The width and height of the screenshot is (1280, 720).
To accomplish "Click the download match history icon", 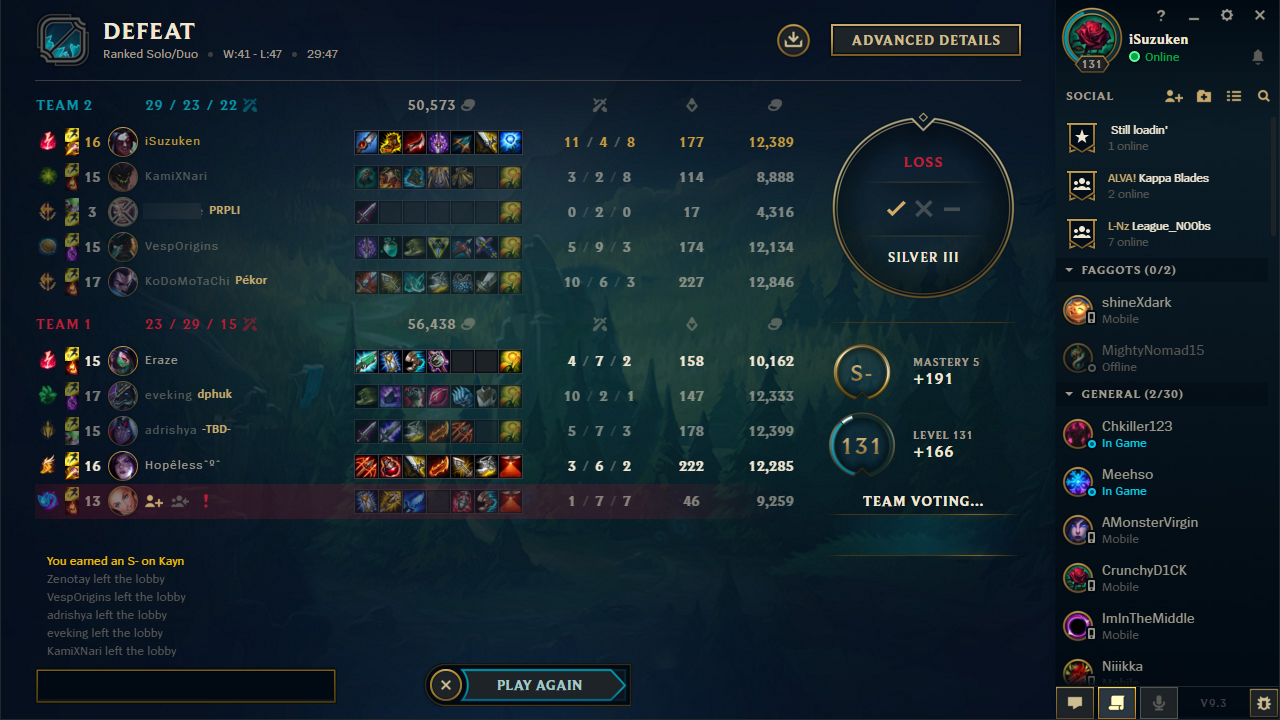I will pos(792,40).
